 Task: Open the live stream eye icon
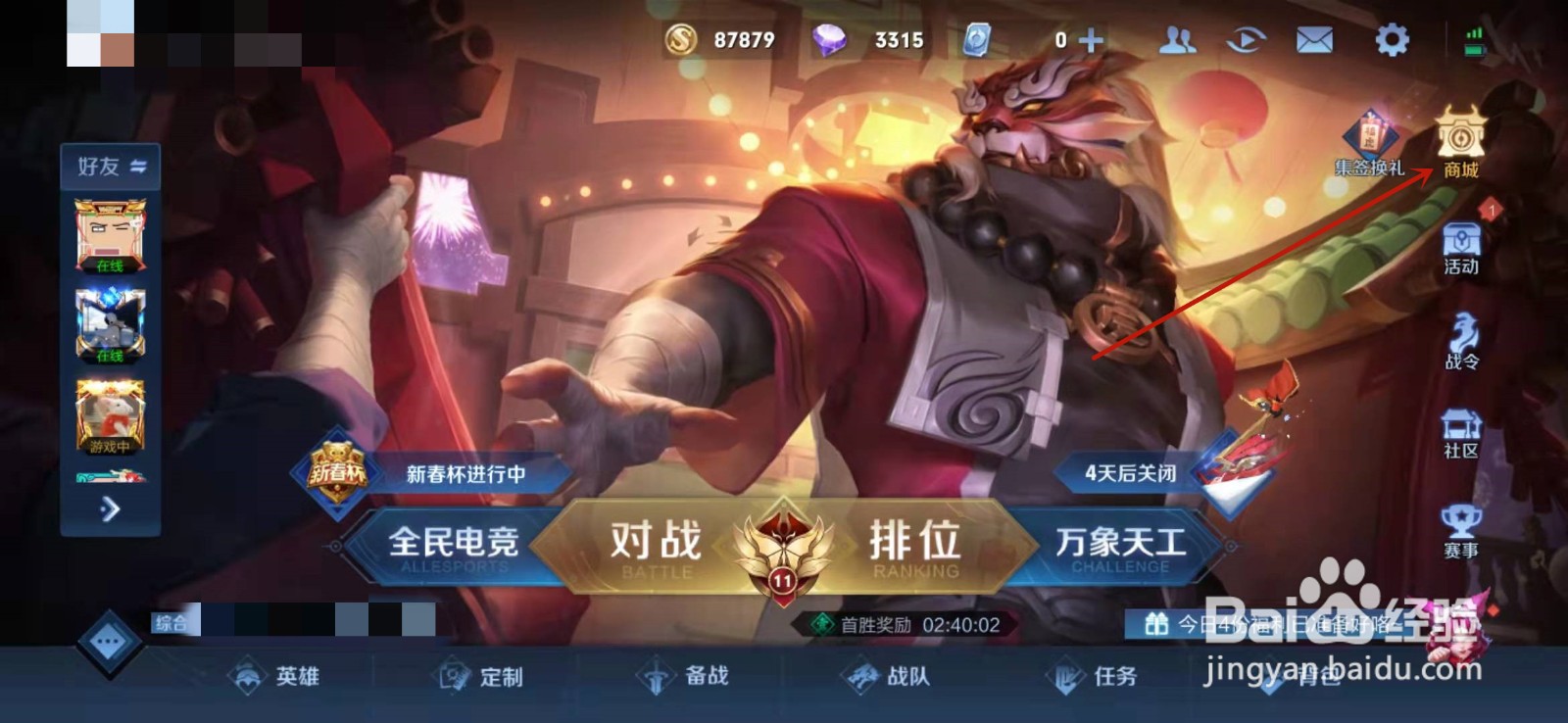[x=1247, y=39]
